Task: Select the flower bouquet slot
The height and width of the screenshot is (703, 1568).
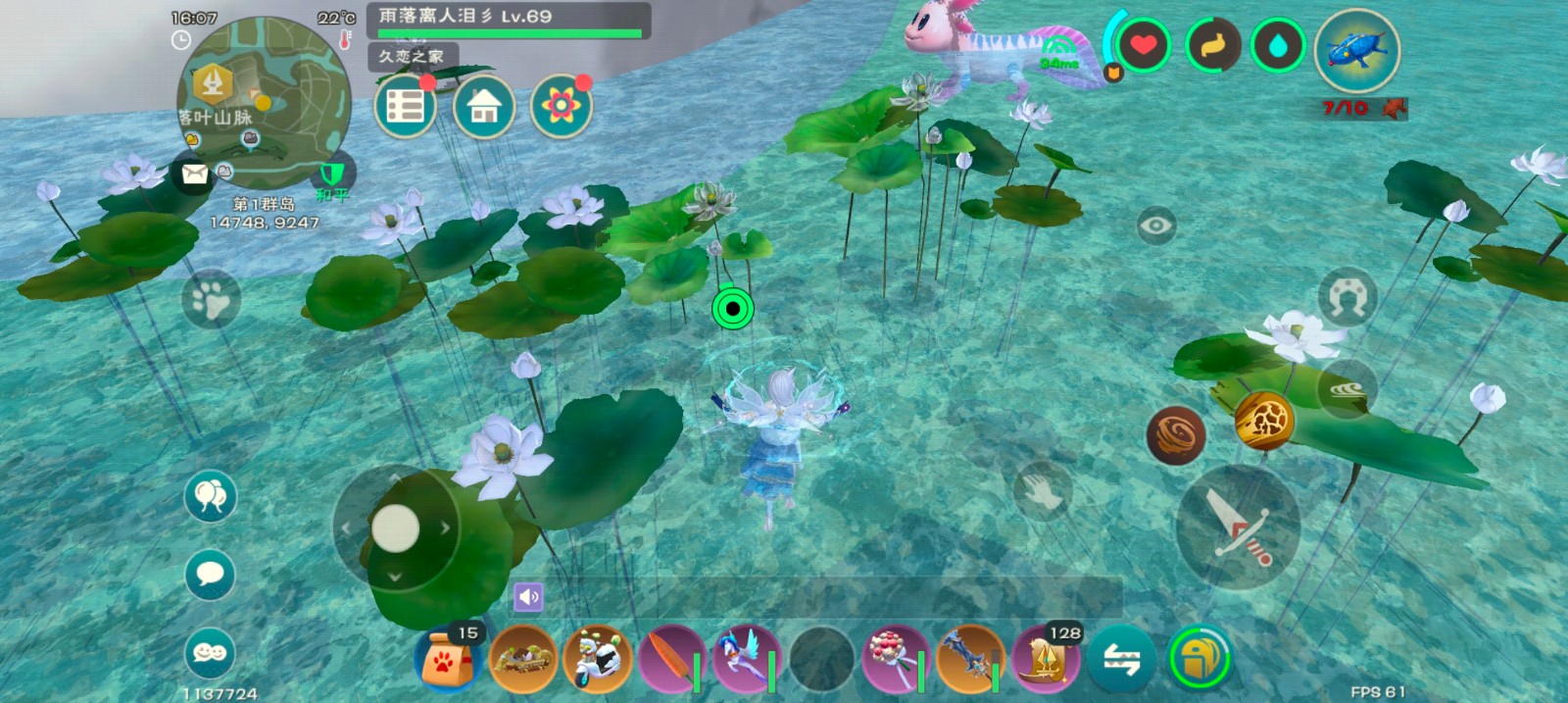Action: (895, 659)
